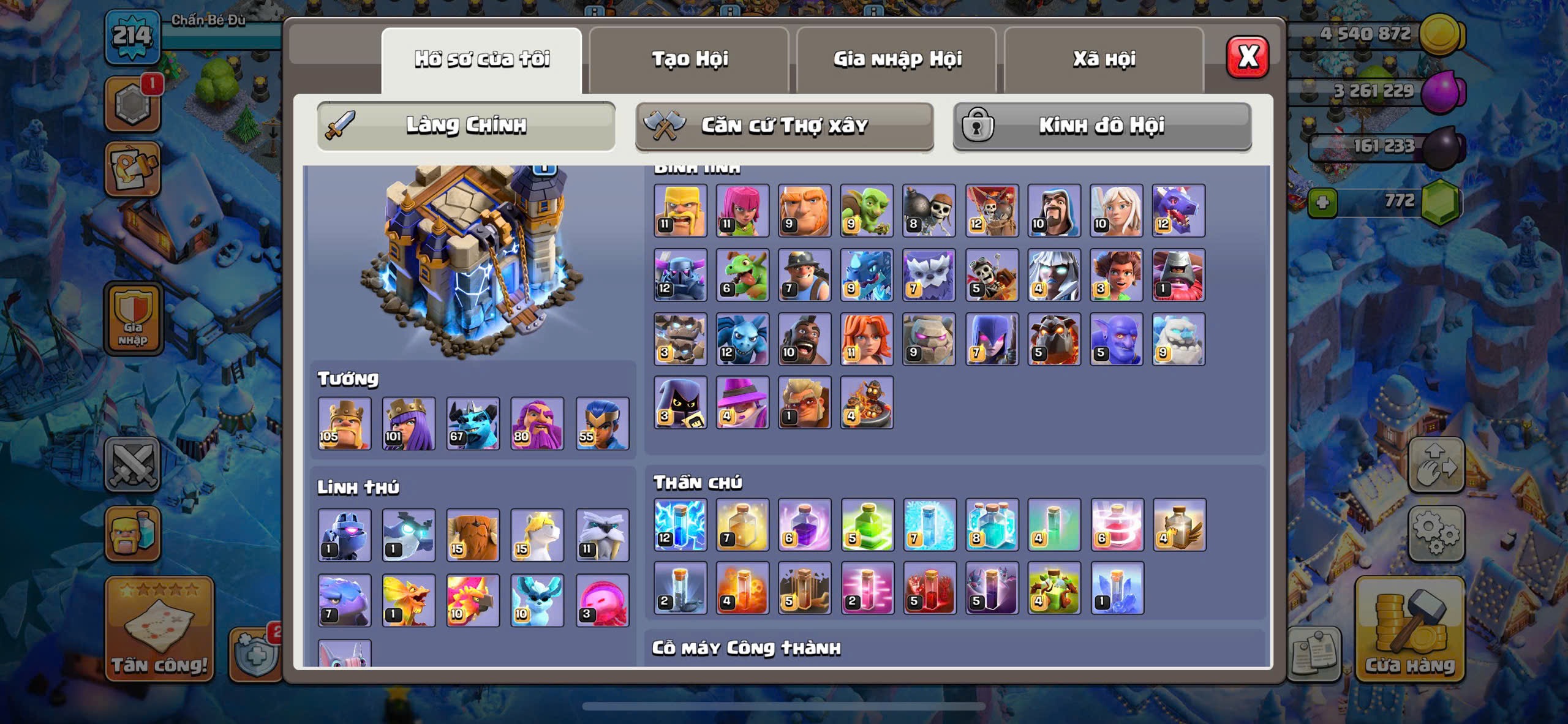Open the Cửa hàng shop

(1409, 629)
